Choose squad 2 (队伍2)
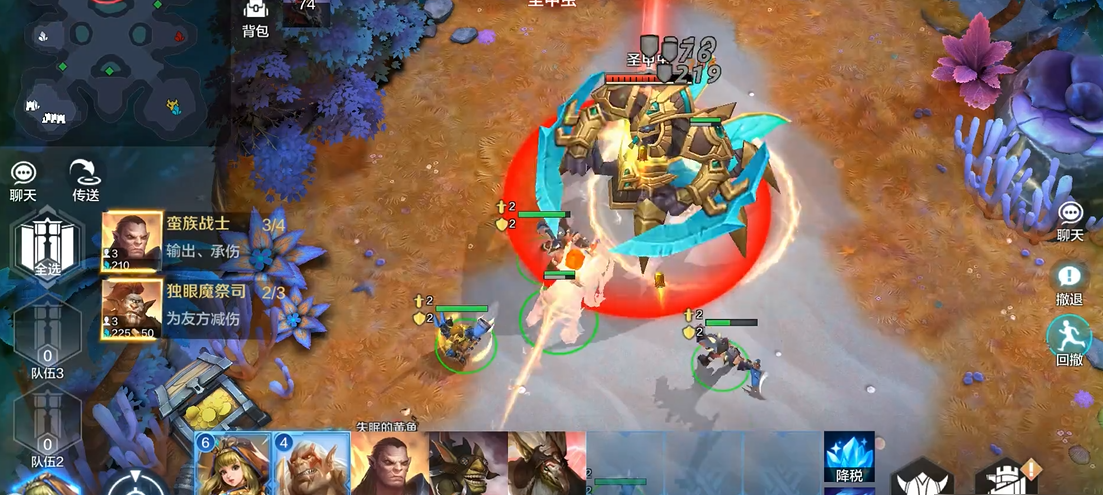This screenshot has width=1103, height=495. (47, 432)
